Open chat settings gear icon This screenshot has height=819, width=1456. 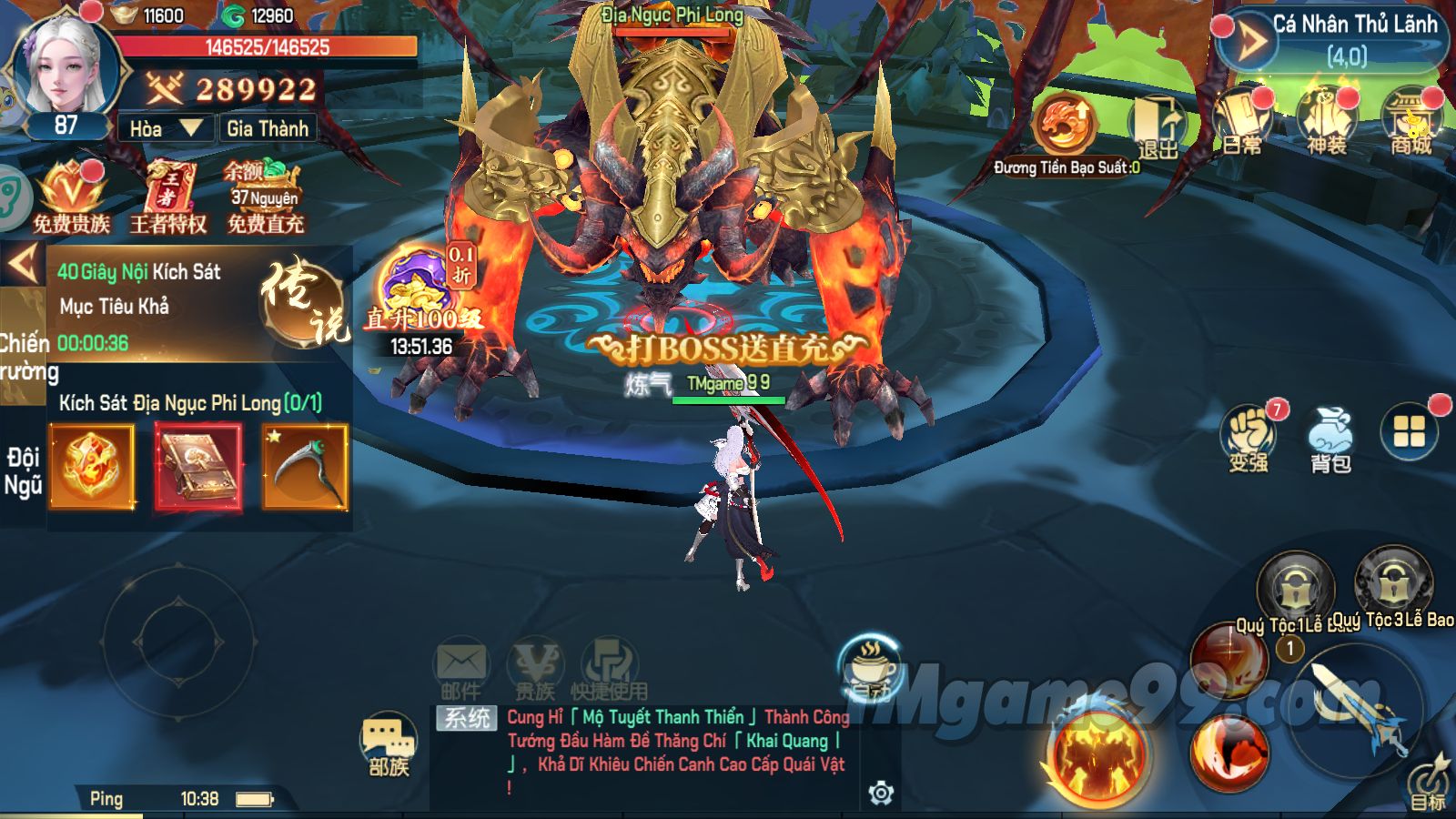pos(880,794)
